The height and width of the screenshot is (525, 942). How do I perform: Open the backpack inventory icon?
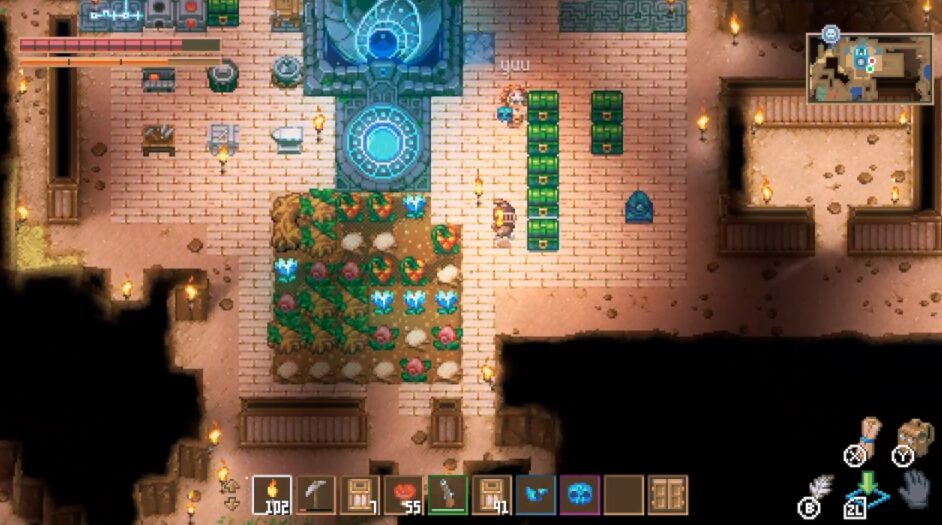click(x=912, y=437)
